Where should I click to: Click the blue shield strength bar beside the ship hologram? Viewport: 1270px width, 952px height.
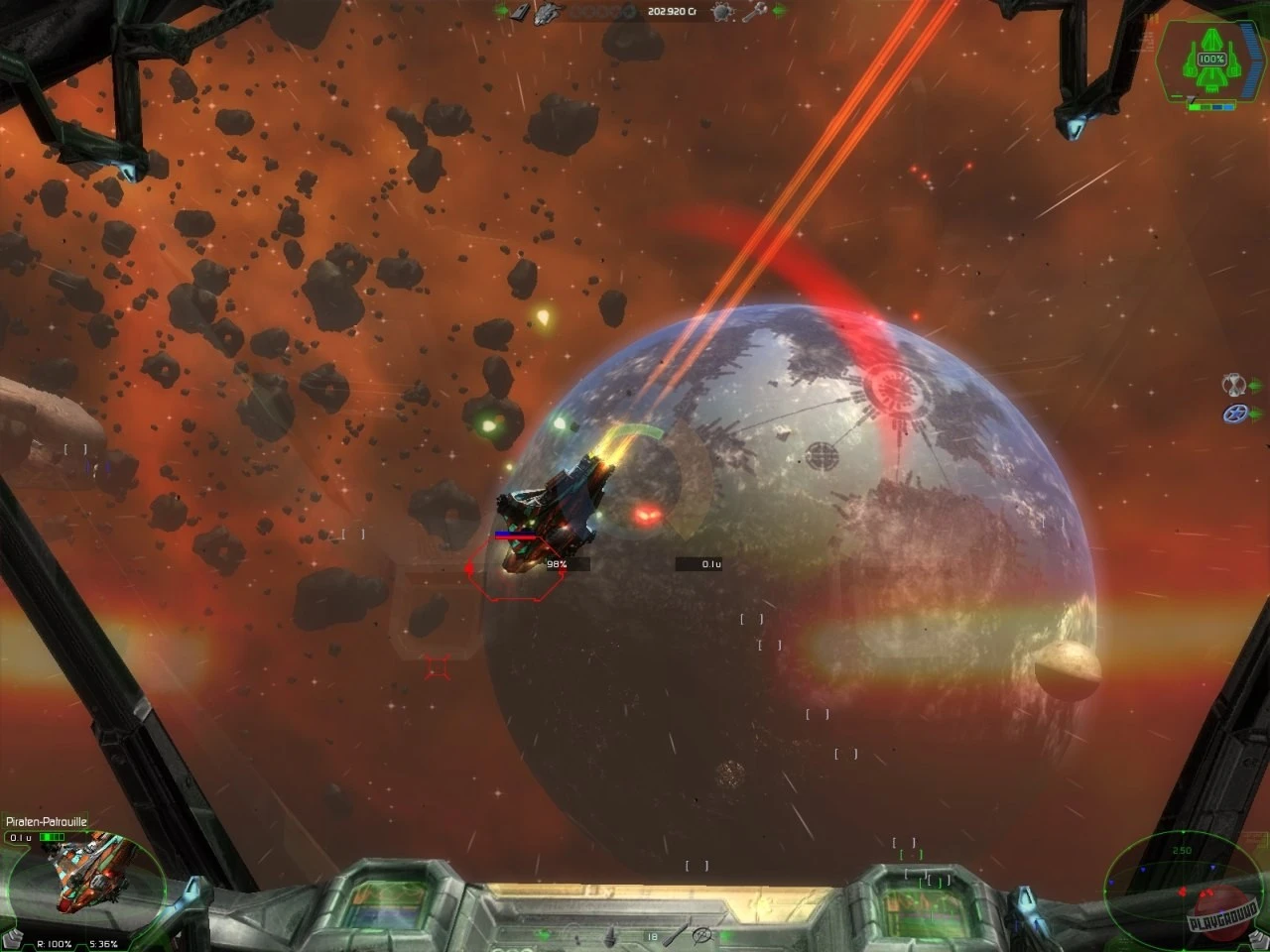[x=1247, y=59]
